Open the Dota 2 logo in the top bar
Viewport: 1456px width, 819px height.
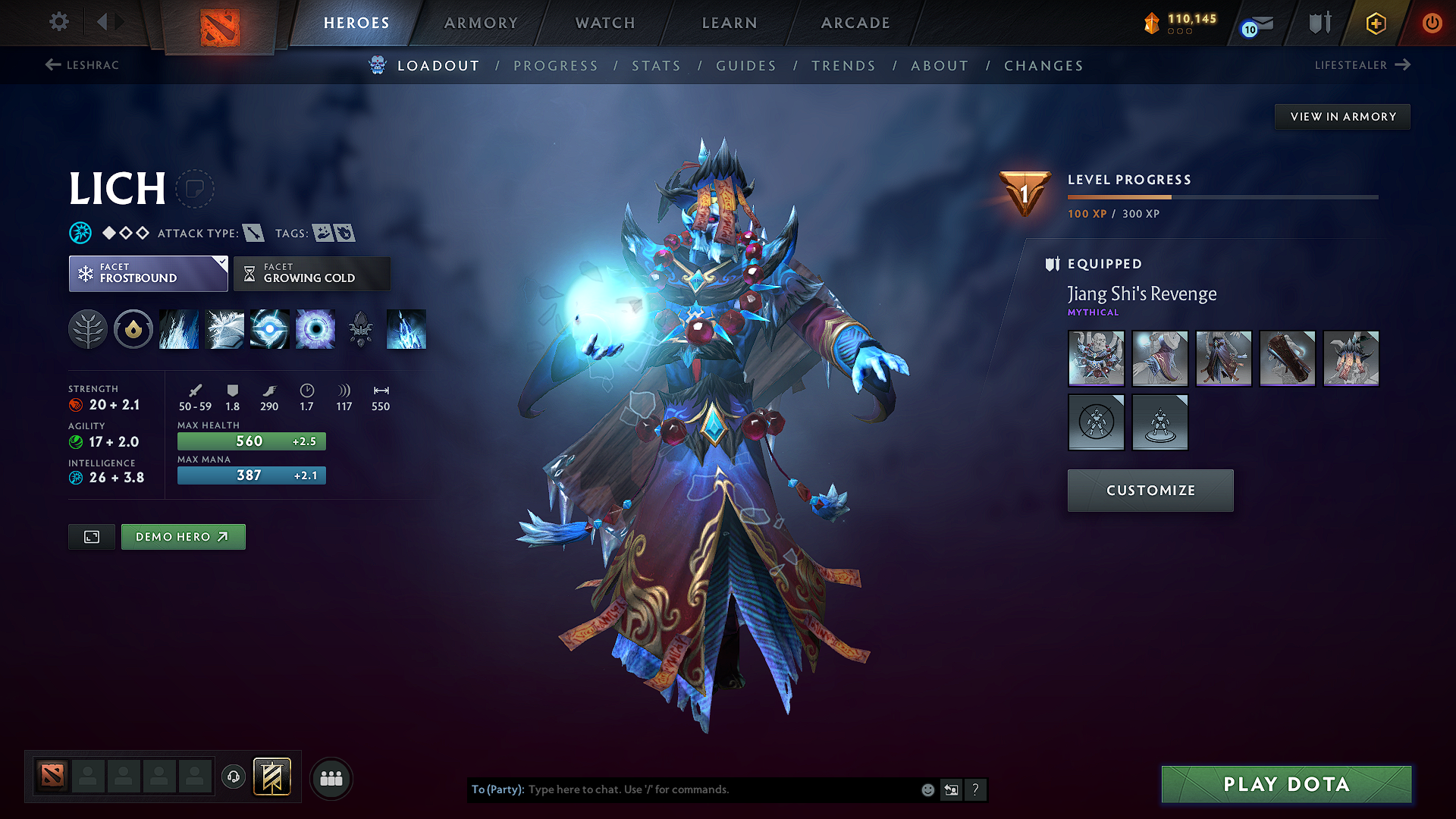pos(218,25)
